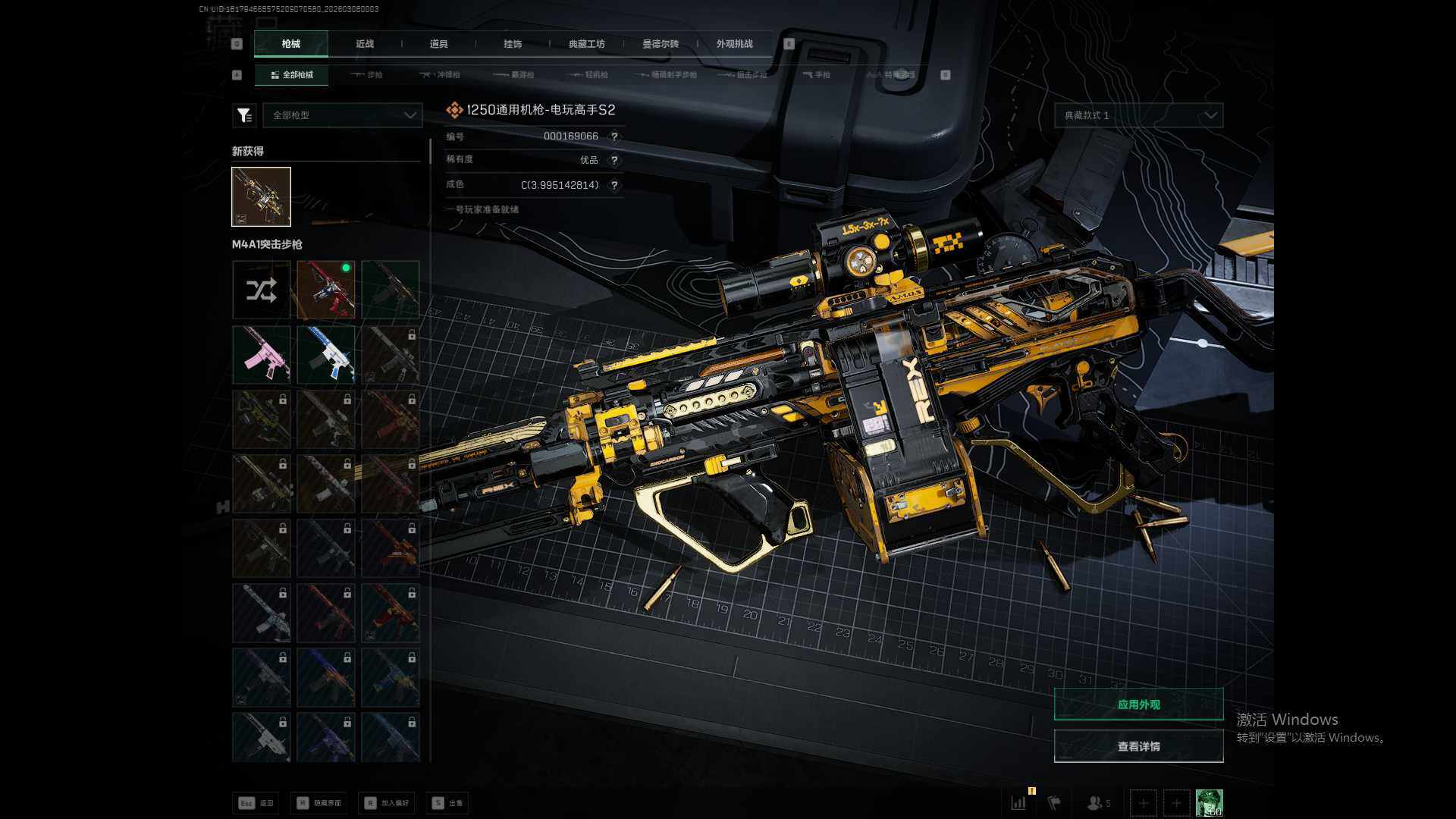Open the 外观挑战 appearance challenge tab

(734, 44)
